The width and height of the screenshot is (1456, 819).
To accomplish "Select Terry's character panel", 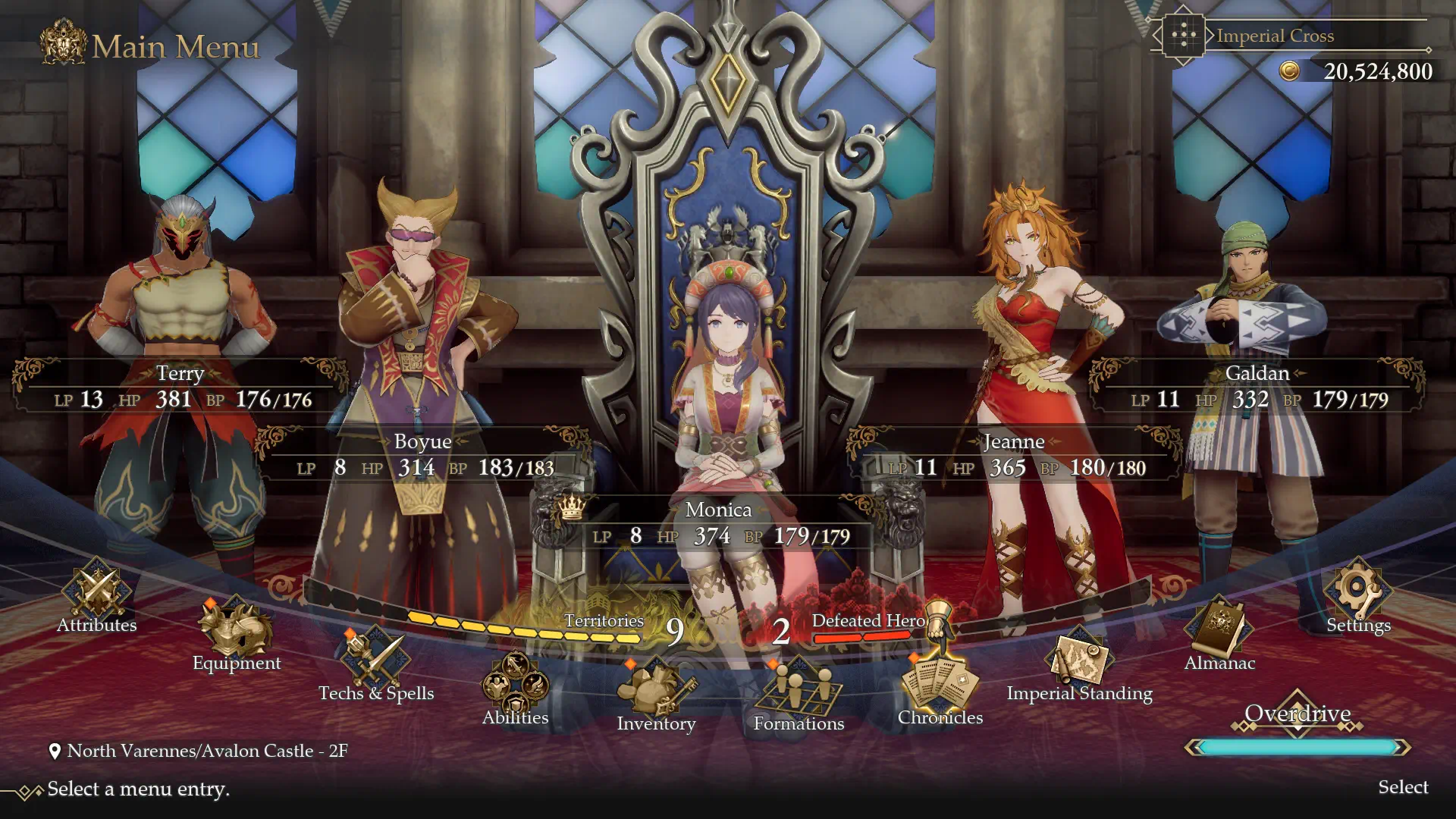I will (x=180, y=387).
